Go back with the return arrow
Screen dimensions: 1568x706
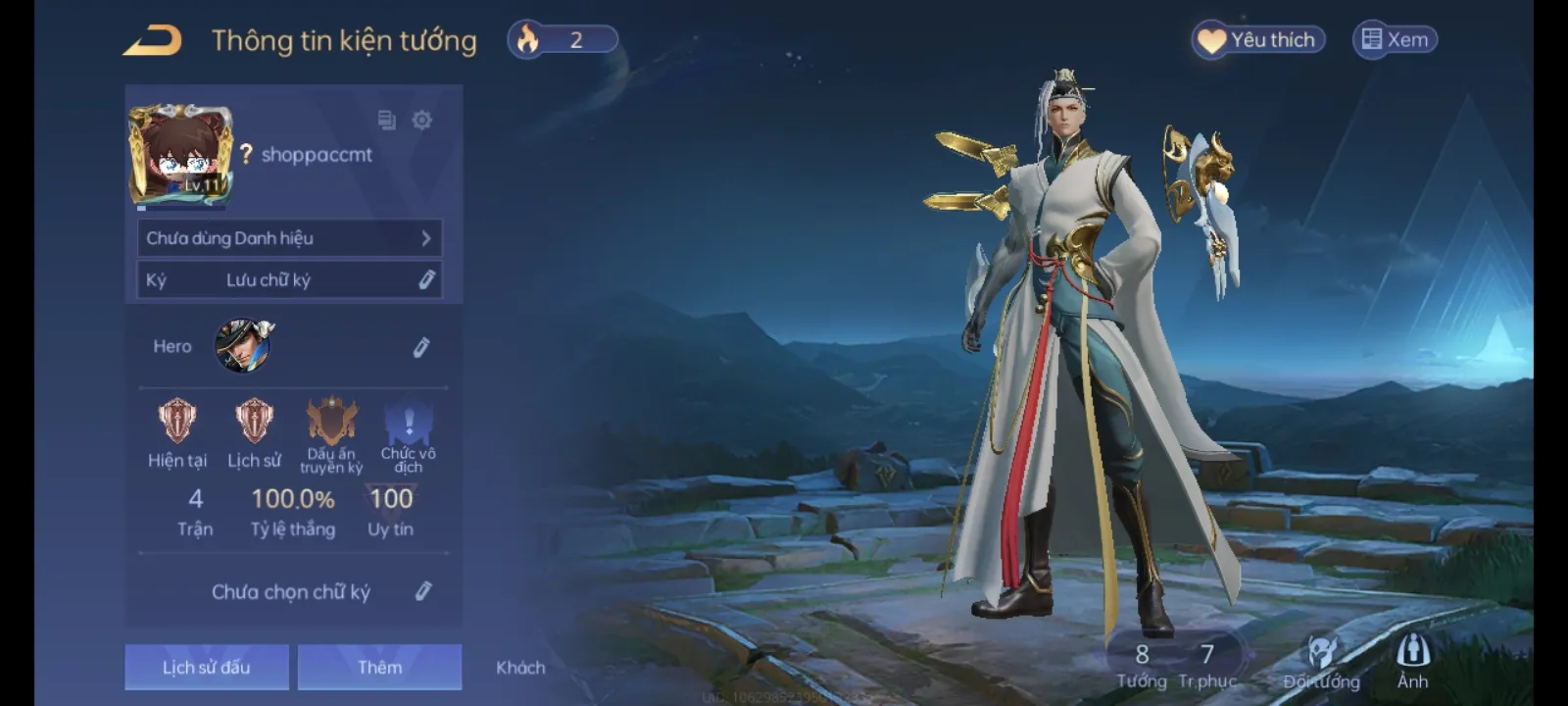(x=152, y=41)
